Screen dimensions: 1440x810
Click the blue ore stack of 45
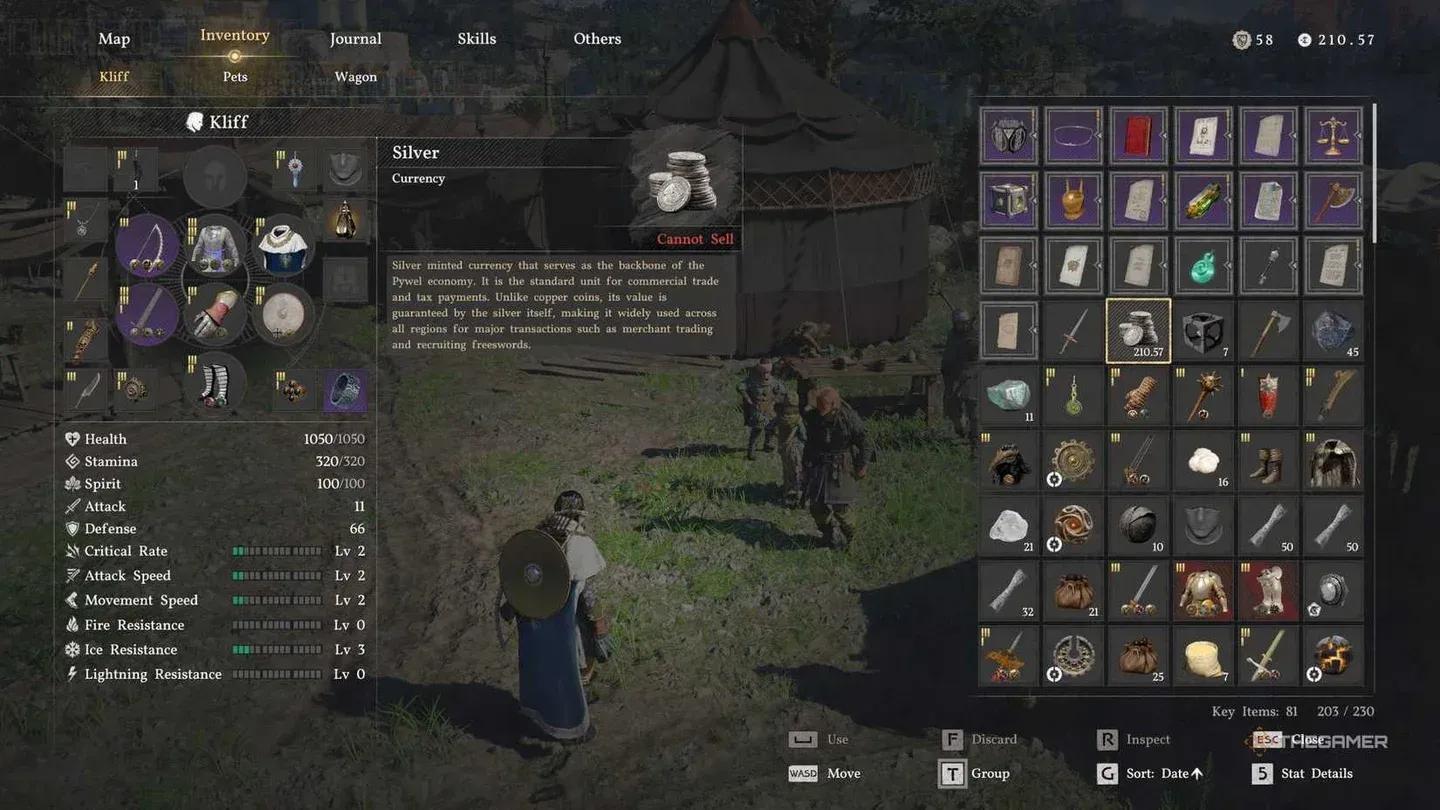(x=1333, y=330)
